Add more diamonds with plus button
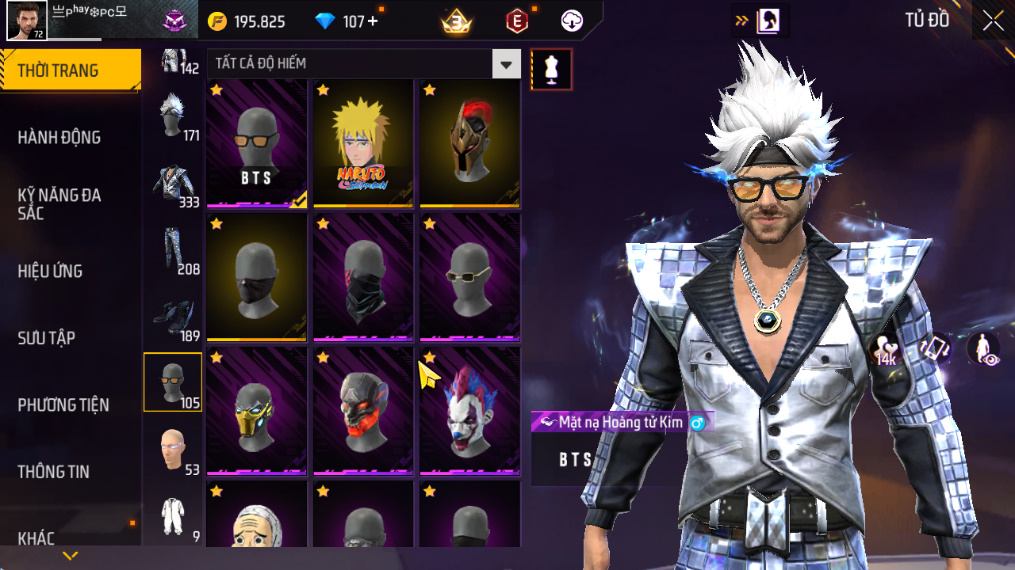Image resolution: width=1015 pixels, height=570 pixels. coord(373,21)
